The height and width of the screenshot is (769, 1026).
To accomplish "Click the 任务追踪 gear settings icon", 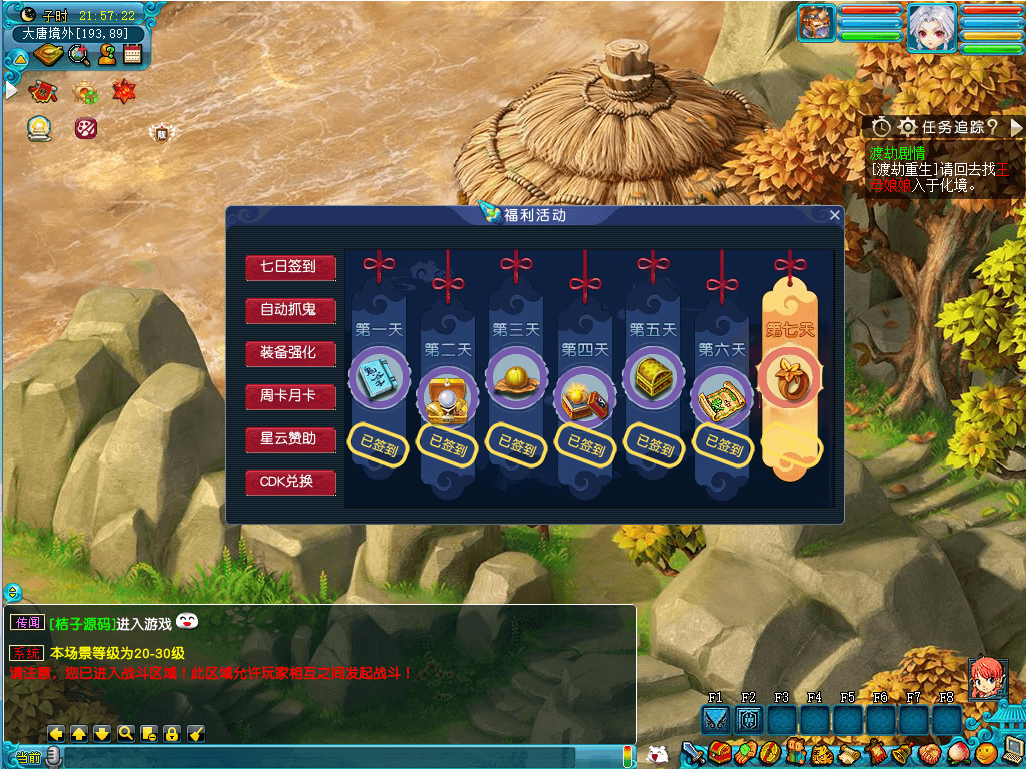I will [x=907, y=127].
